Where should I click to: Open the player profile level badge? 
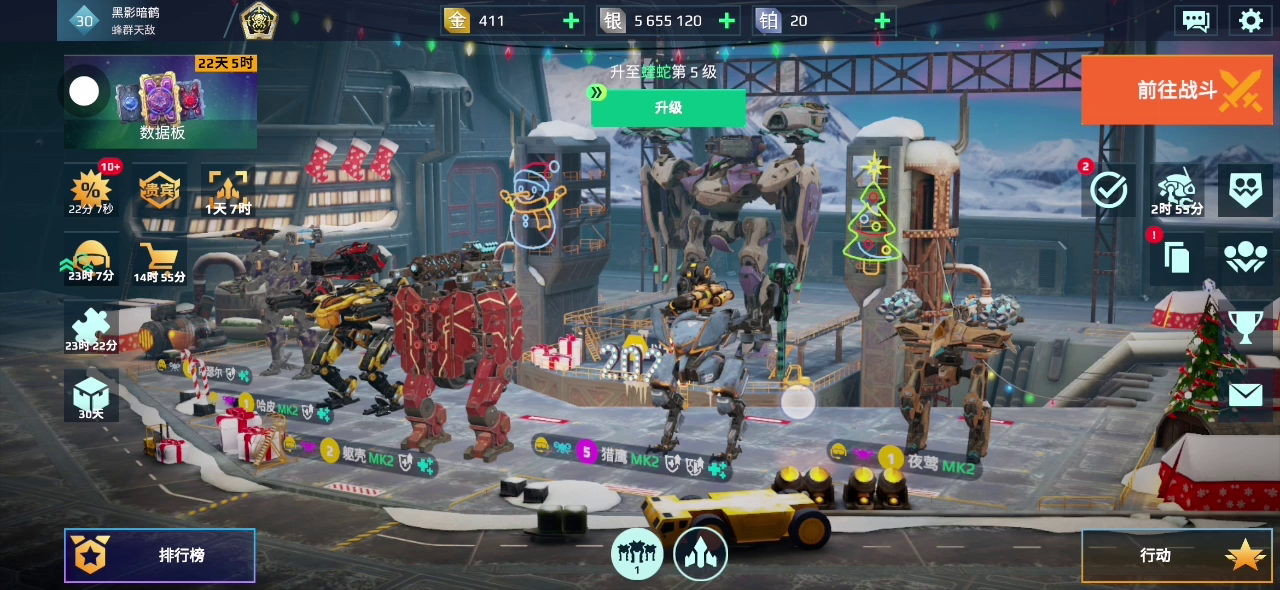point(85,20)
